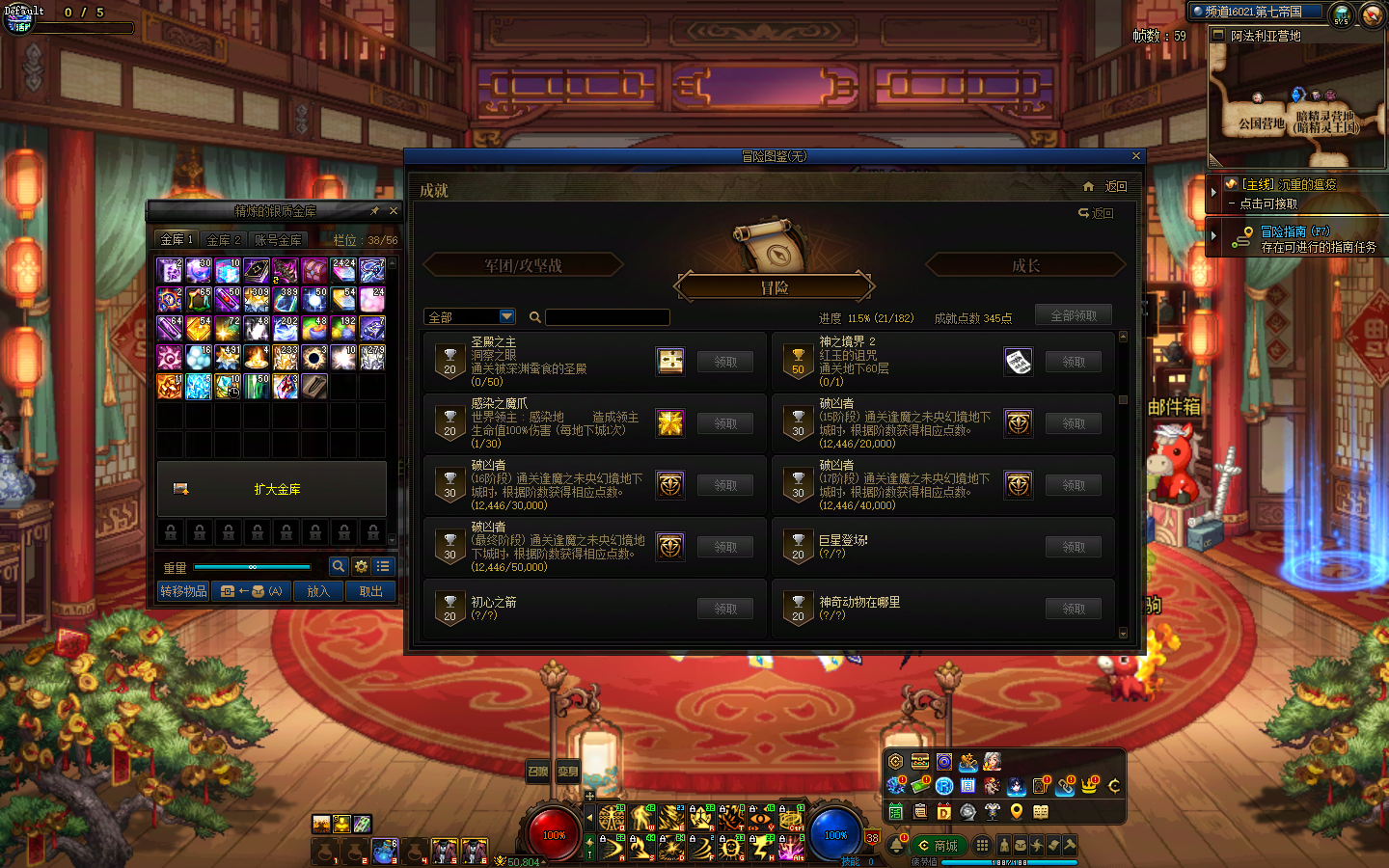
Task: Switch to the 军团/攻坚战 category
Action: (x=523, y=265)
